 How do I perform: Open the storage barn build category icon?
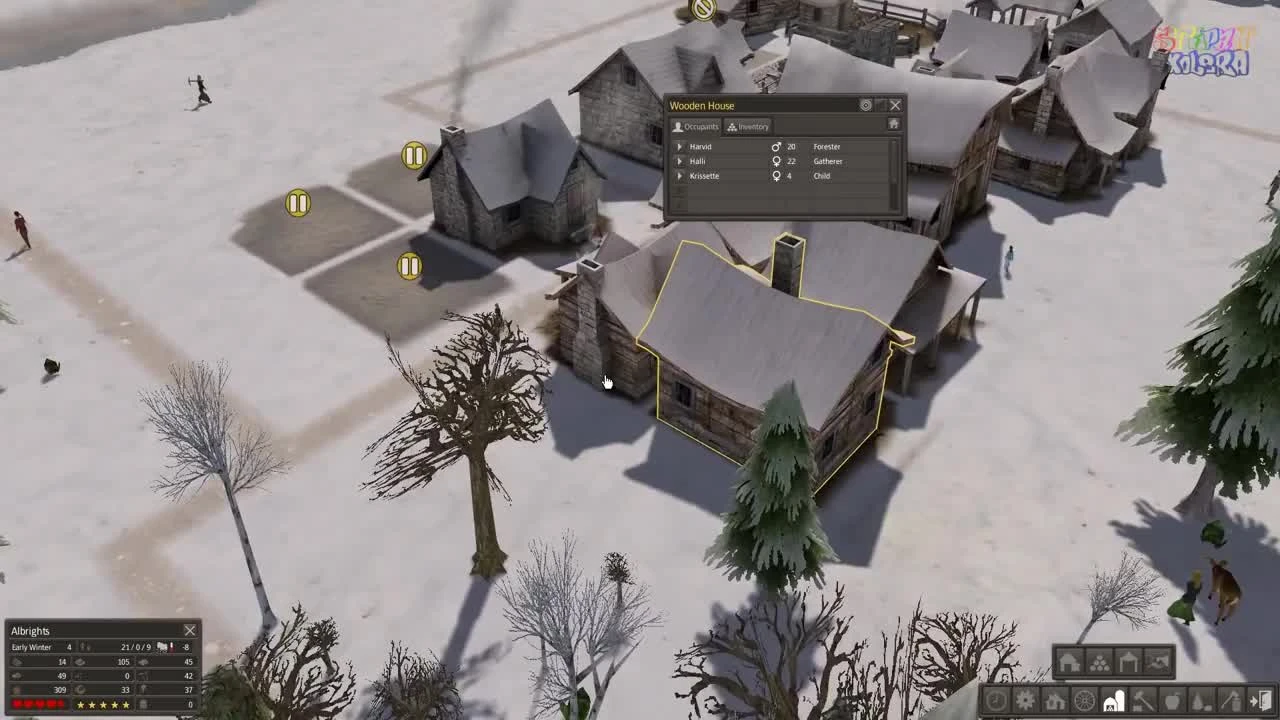1113,701
